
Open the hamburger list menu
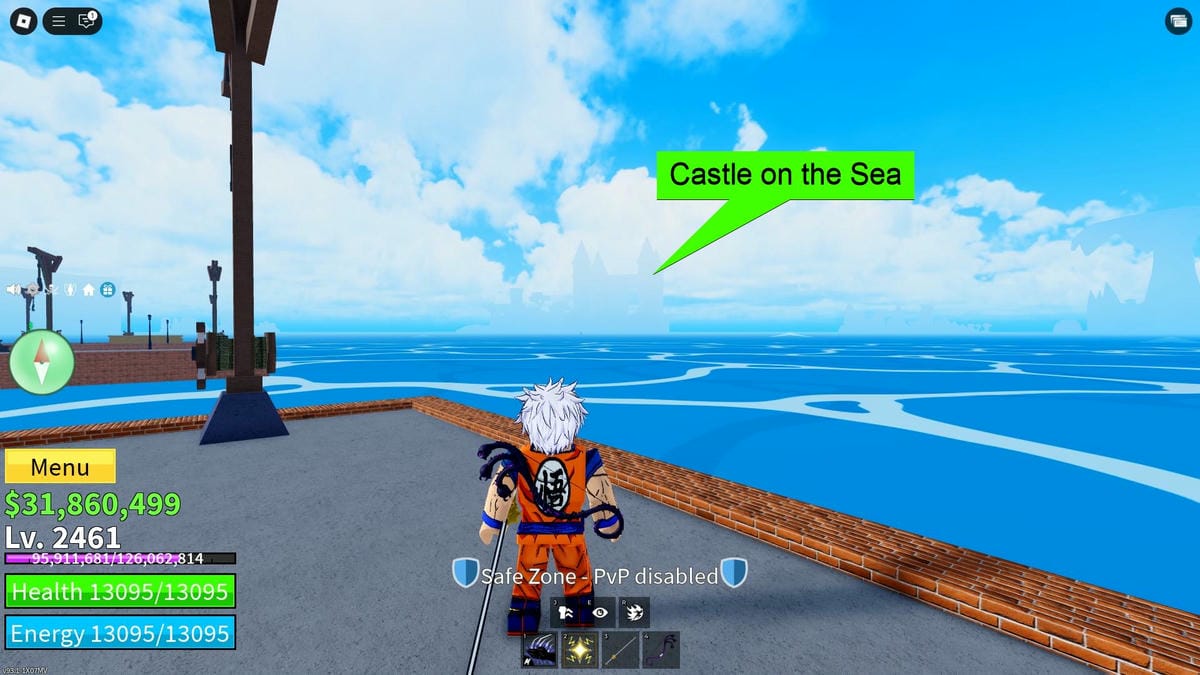(59, 20)
